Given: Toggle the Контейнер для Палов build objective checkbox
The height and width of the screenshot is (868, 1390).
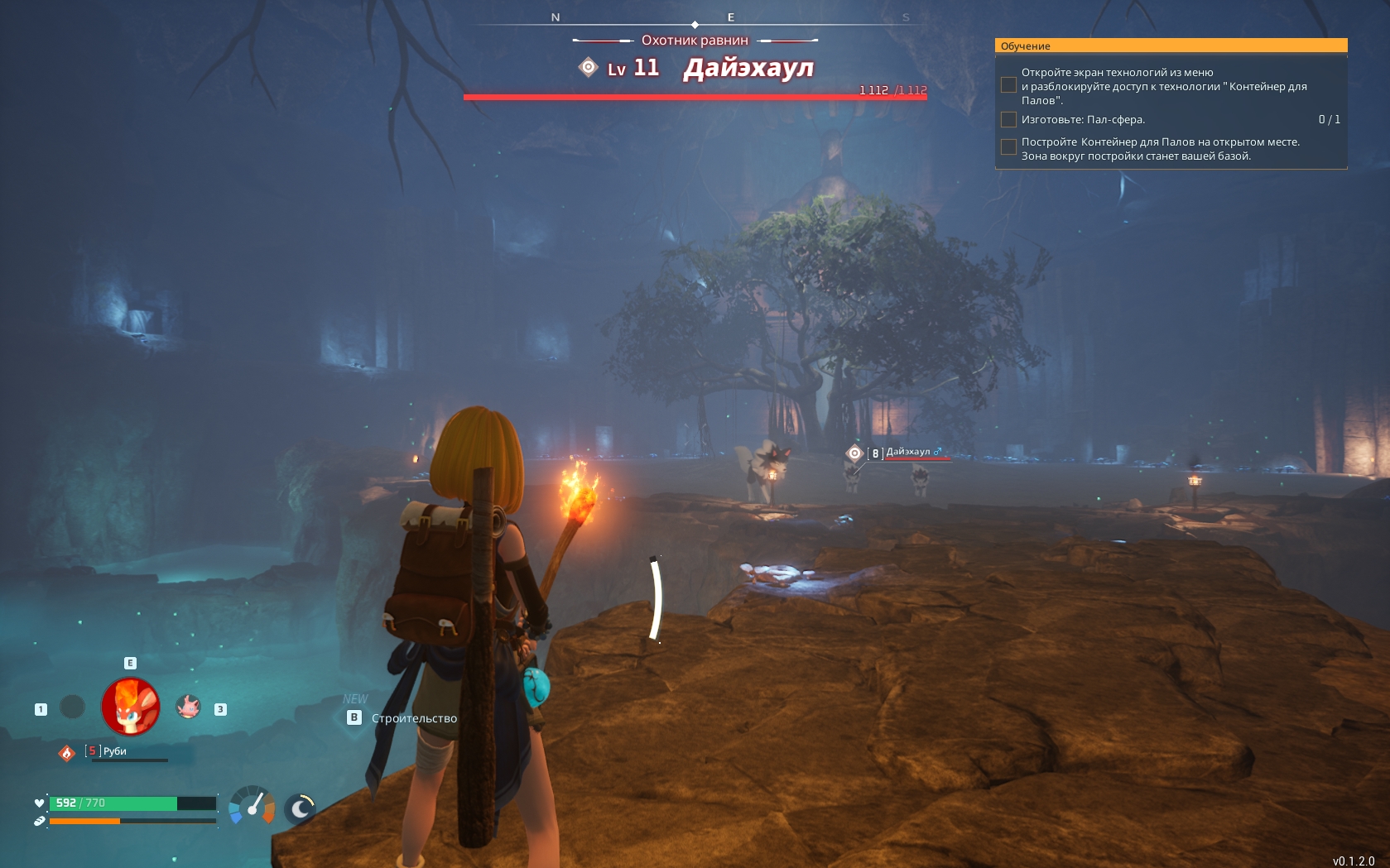Looking at the screenshot, I should [x=1008, y=147].
